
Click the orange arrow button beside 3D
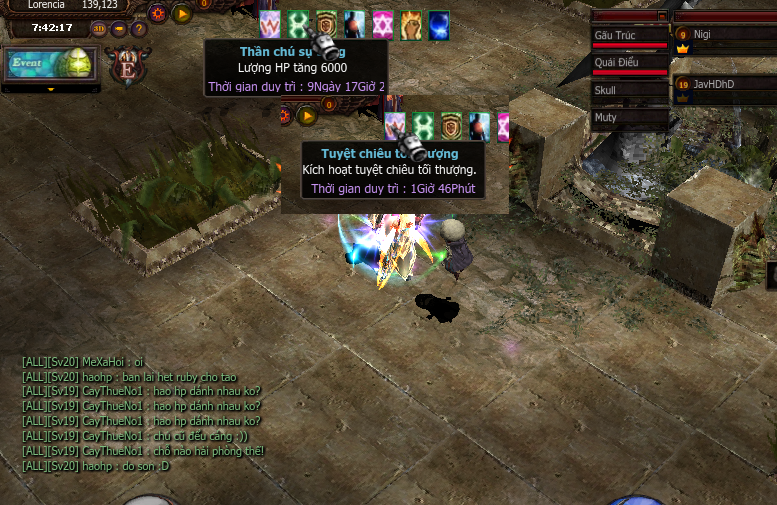coord(119,28)
